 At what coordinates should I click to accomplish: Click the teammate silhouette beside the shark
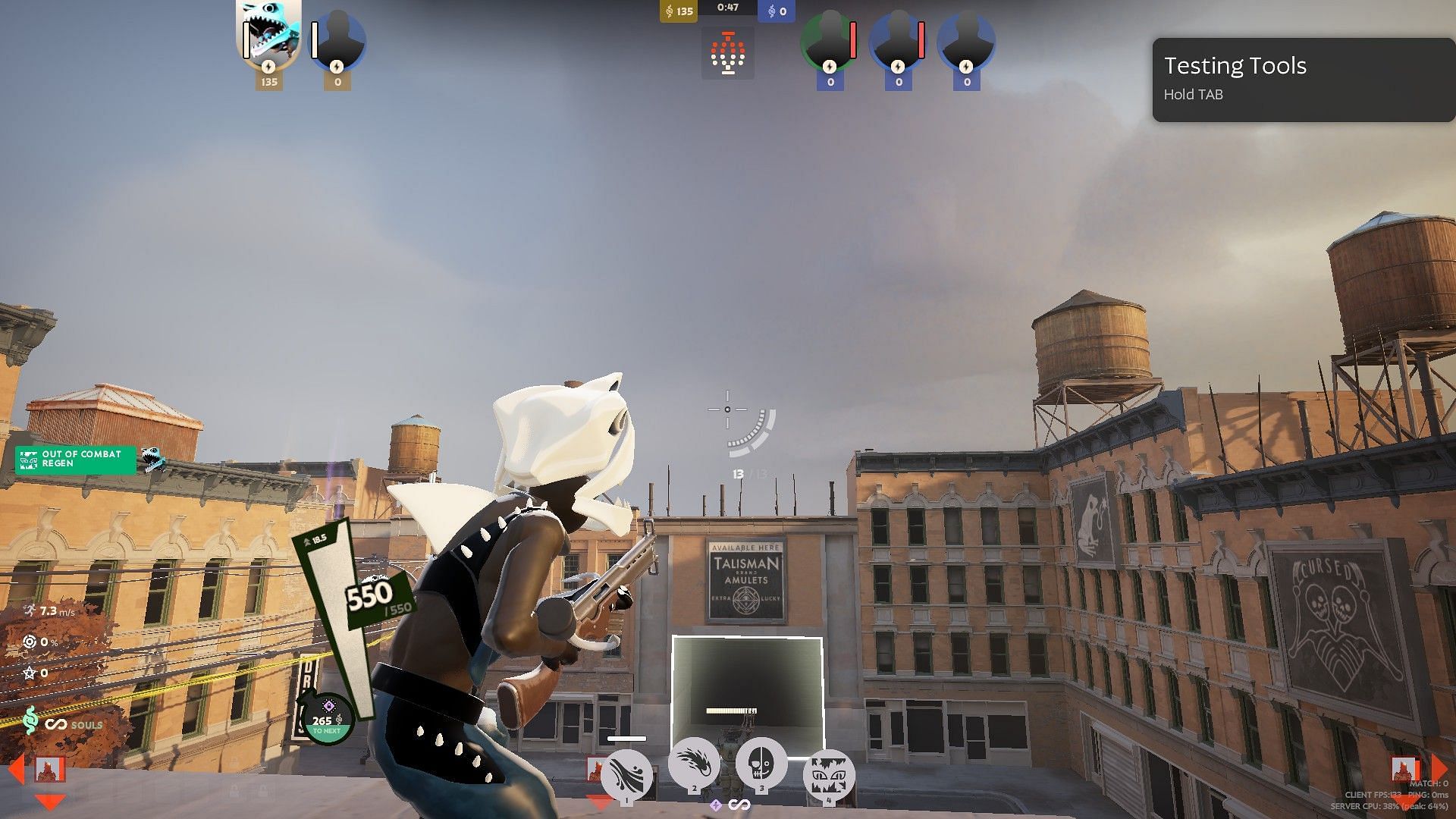tap(338, 39)
